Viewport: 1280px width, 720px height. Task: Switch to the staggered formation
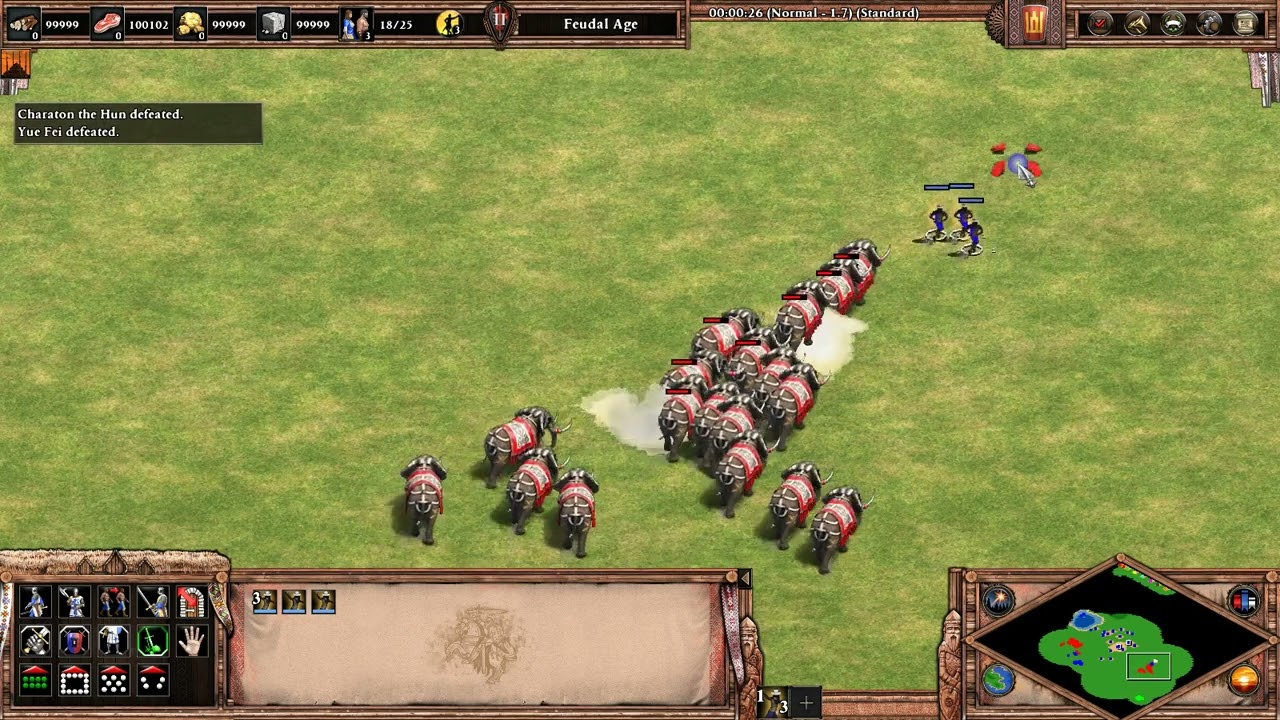coord(113,680)
